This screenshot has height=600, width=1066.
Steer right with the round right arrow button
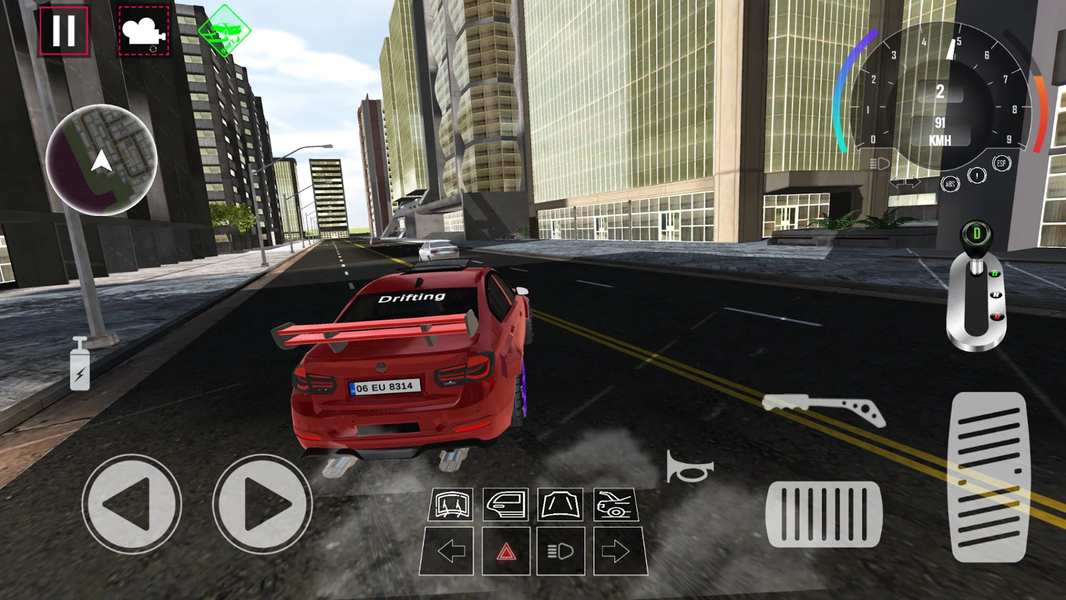point(262,503)
